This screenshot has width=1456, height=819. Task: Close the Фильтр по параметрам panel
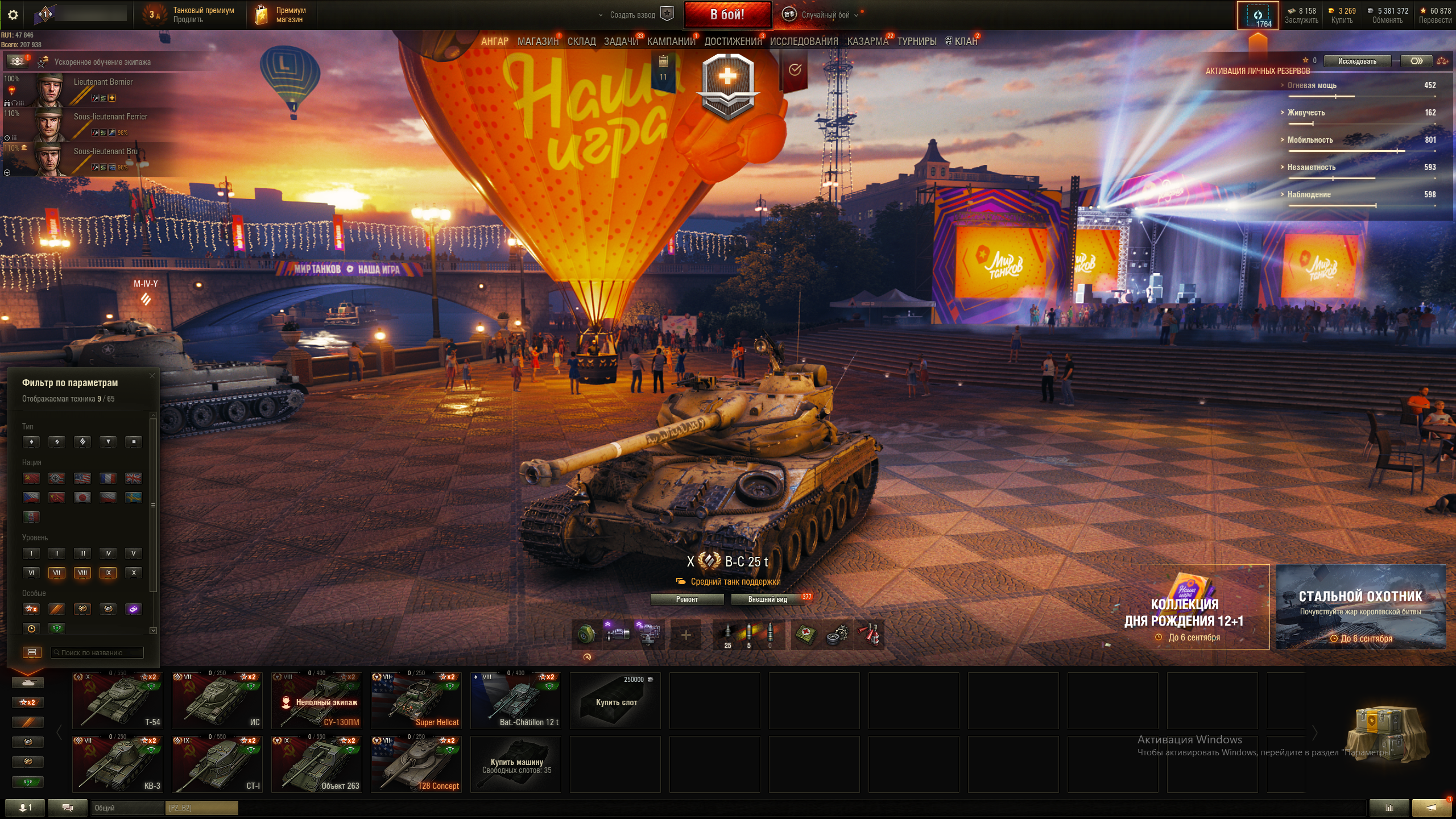[152, 375]
